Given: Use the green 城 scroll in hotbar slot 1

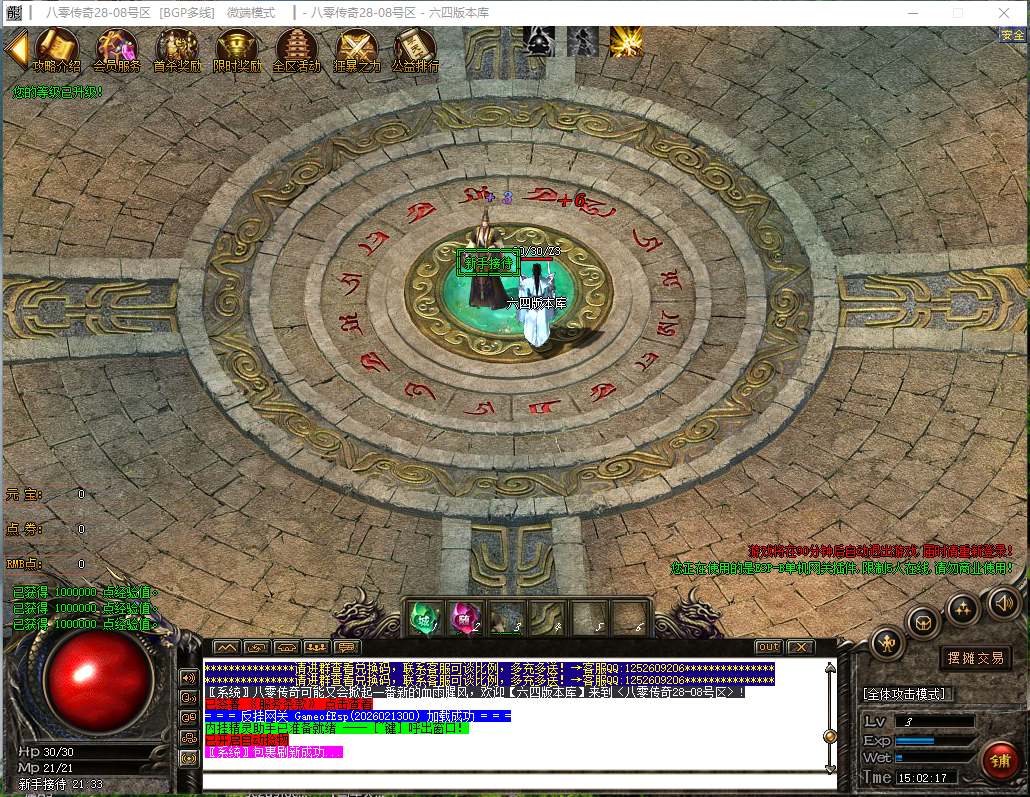Looking at the screenshot, I should [425, 618].
